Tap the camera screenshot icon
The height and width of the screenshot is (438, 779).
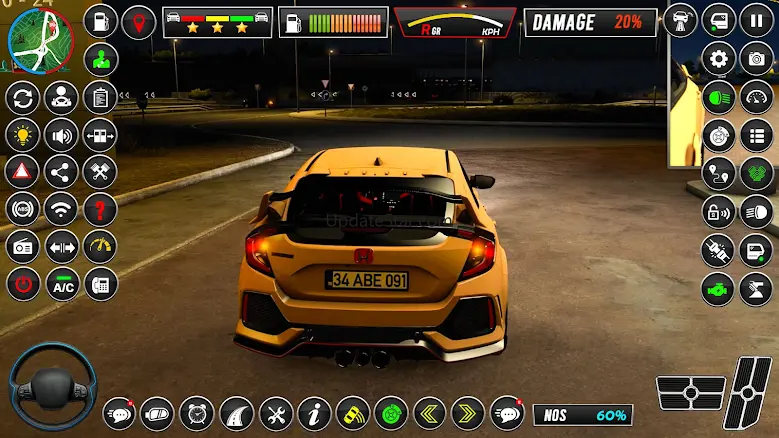(756, 58)
